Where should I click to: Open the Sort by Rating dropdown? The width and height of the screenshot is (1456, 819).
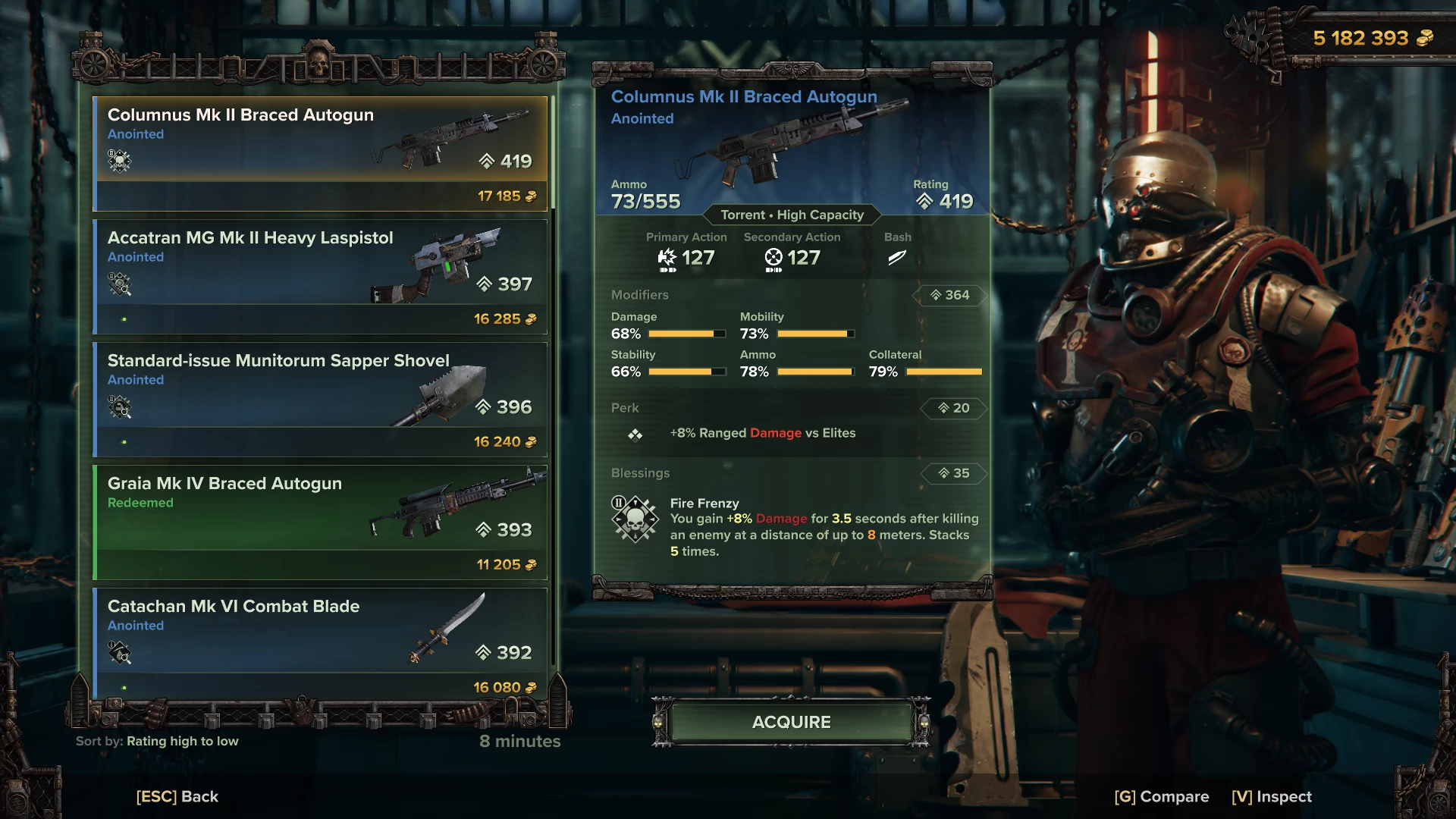tap(155, 741)
